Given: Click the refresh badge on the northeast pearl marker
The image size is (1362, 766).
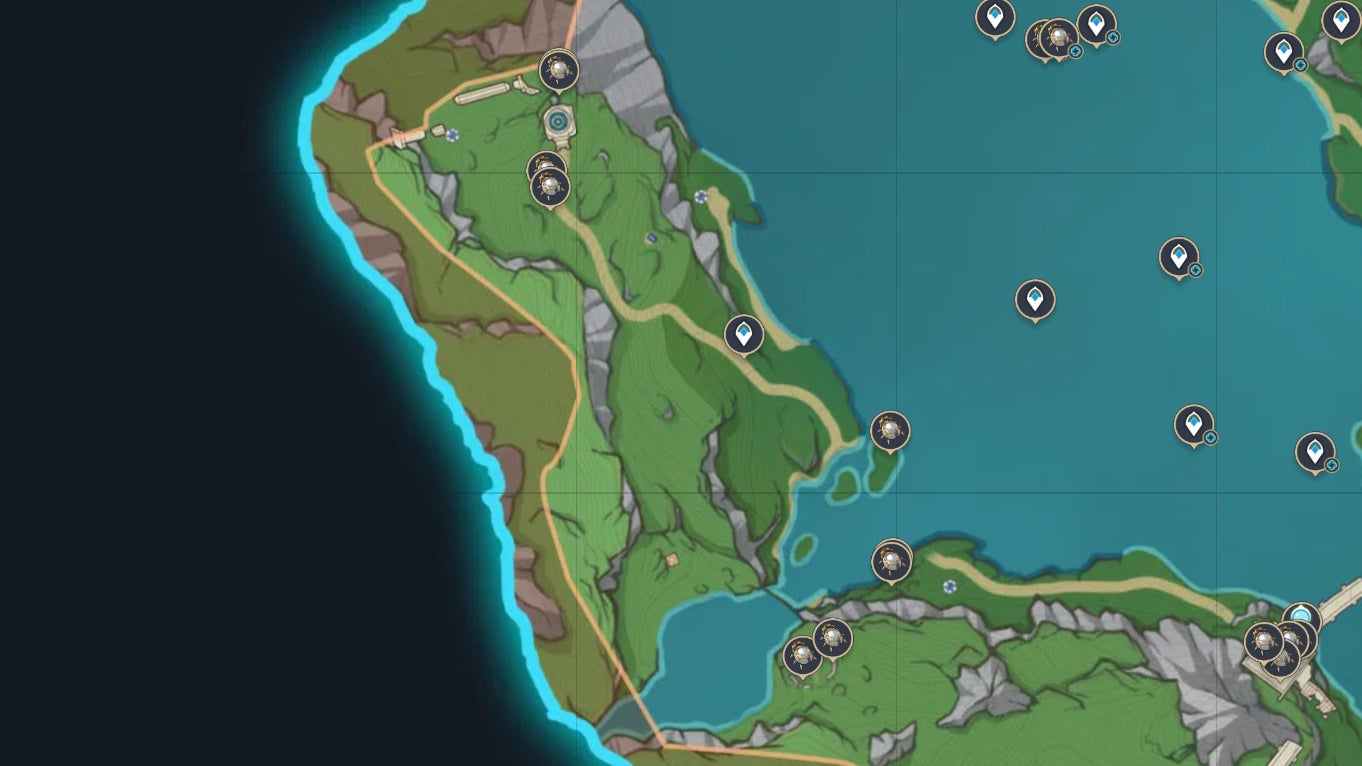Looking at the screenshot, I should pos(1075,52).
